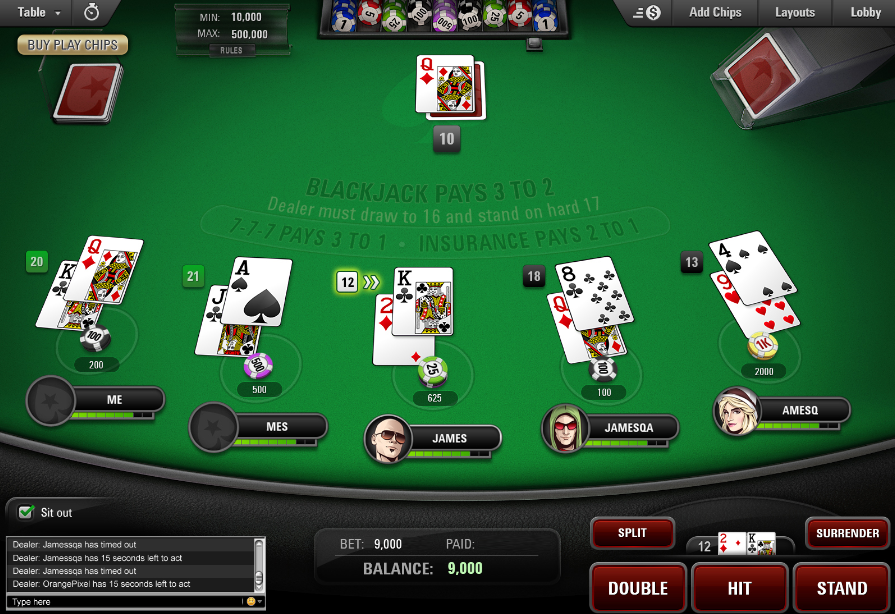This screenshot has height=614, width=895.
Task: Return to the Lobby
Action: coord(865,13)
